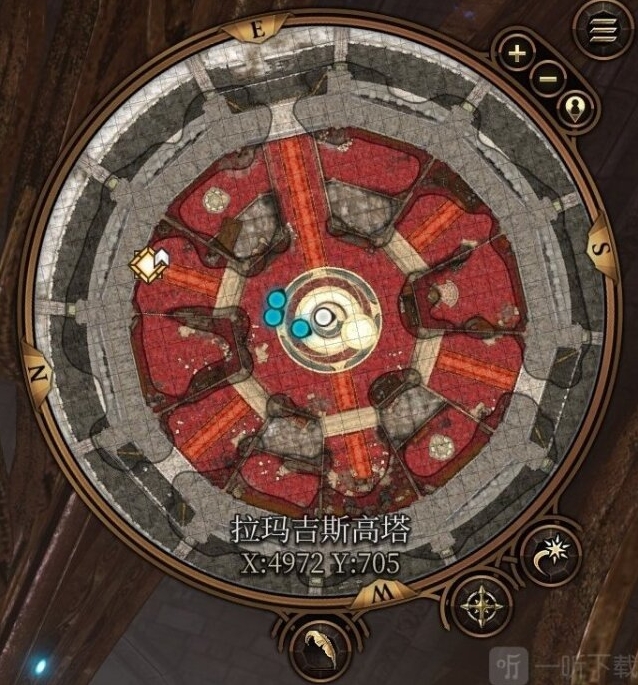Select the white player marker at map center
638x685 pixels.
pyautogui.click(x=323, y=317)
